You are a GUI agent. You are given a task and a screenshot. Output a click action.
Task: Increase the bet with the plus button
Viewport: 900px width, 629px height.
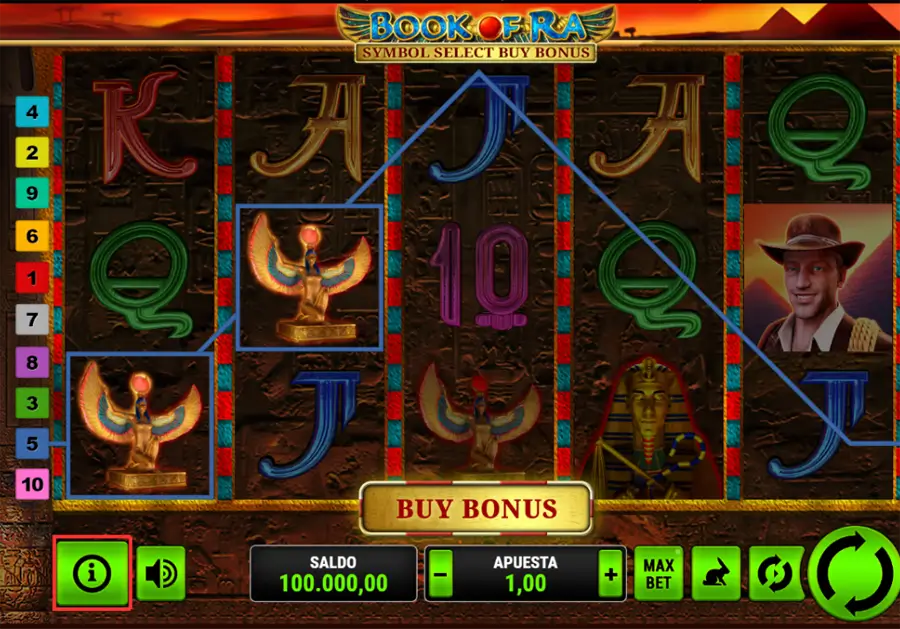610,574
